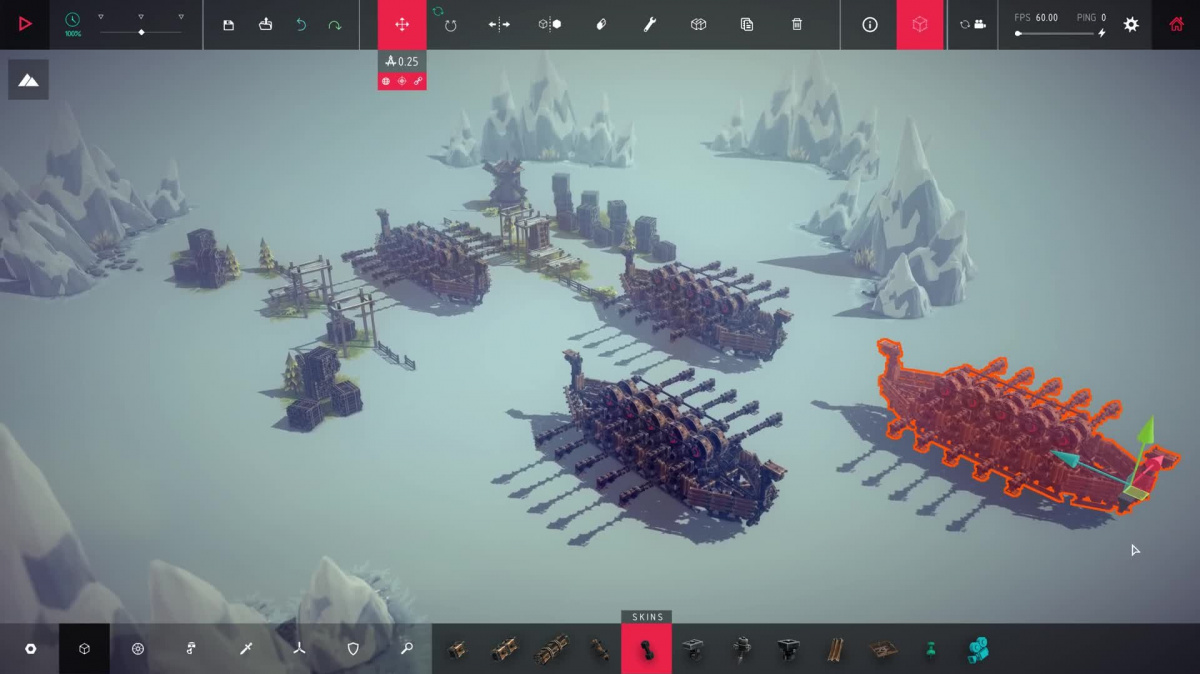1200x674 pixels.
Task: Pick the cyan pin block
Action: coord(930,649)
